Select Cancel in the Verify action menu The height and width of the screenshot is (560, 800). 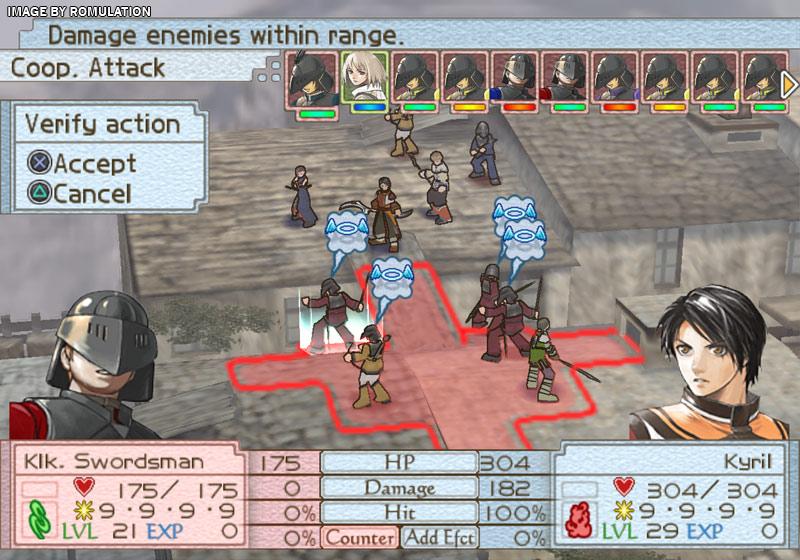click(x=80, y=193)
